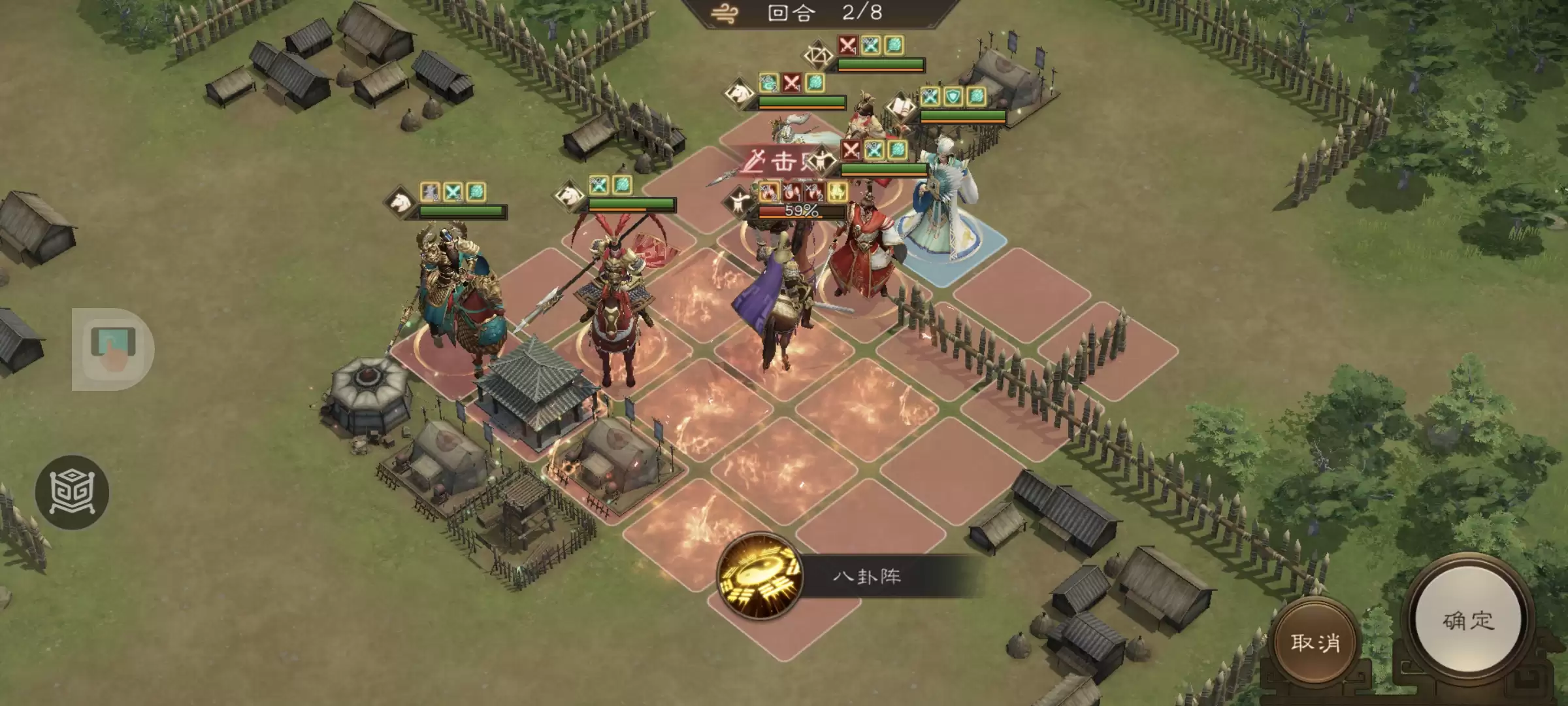Screen dimensions: 1568x706
Task: Tap the red crossed-swords debuff icon above the white-robed hero
Action: (x=851, y=150)
